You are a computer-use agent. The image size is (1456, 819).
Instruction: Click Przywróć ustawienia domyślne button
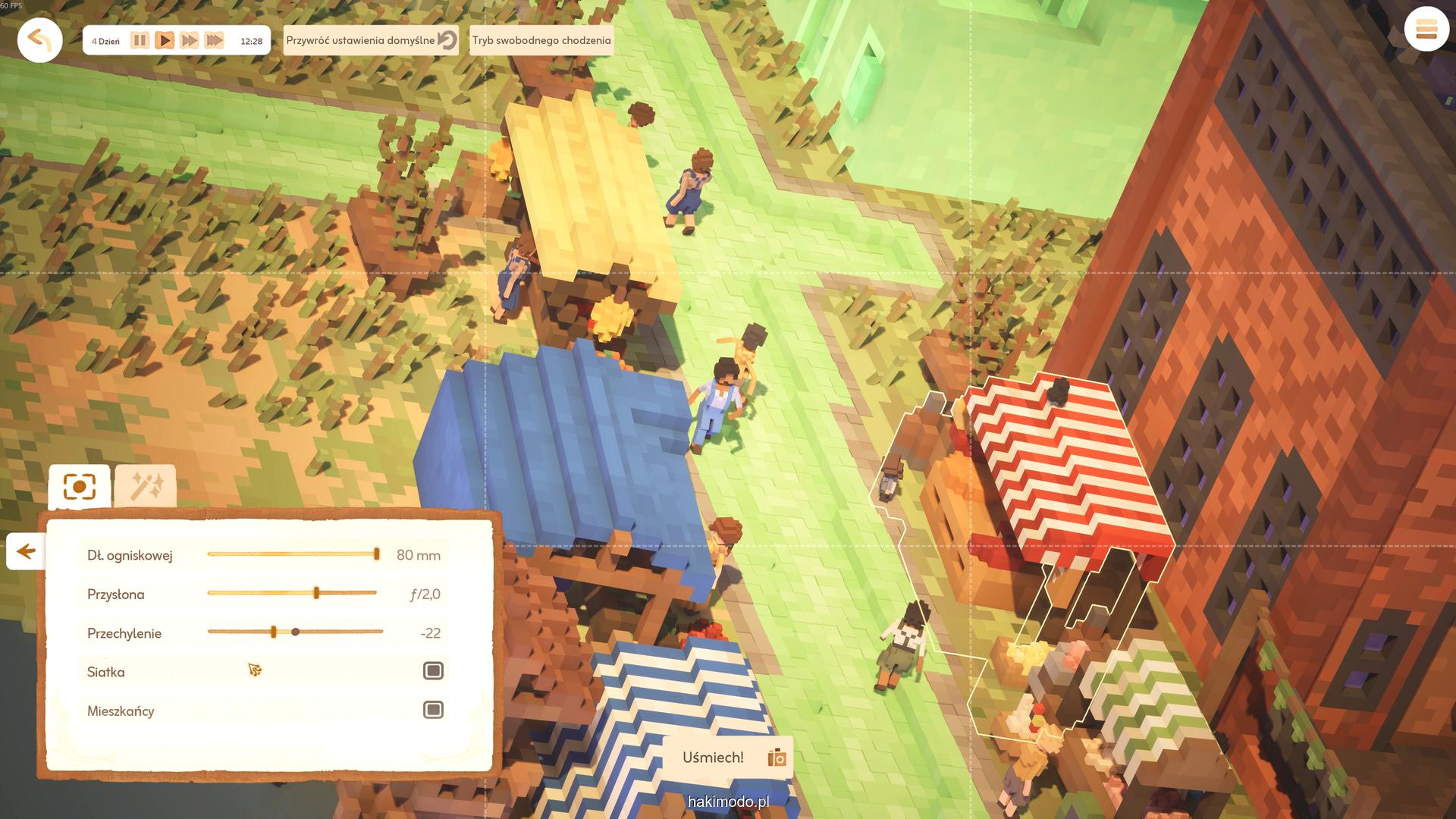point(372,40)
